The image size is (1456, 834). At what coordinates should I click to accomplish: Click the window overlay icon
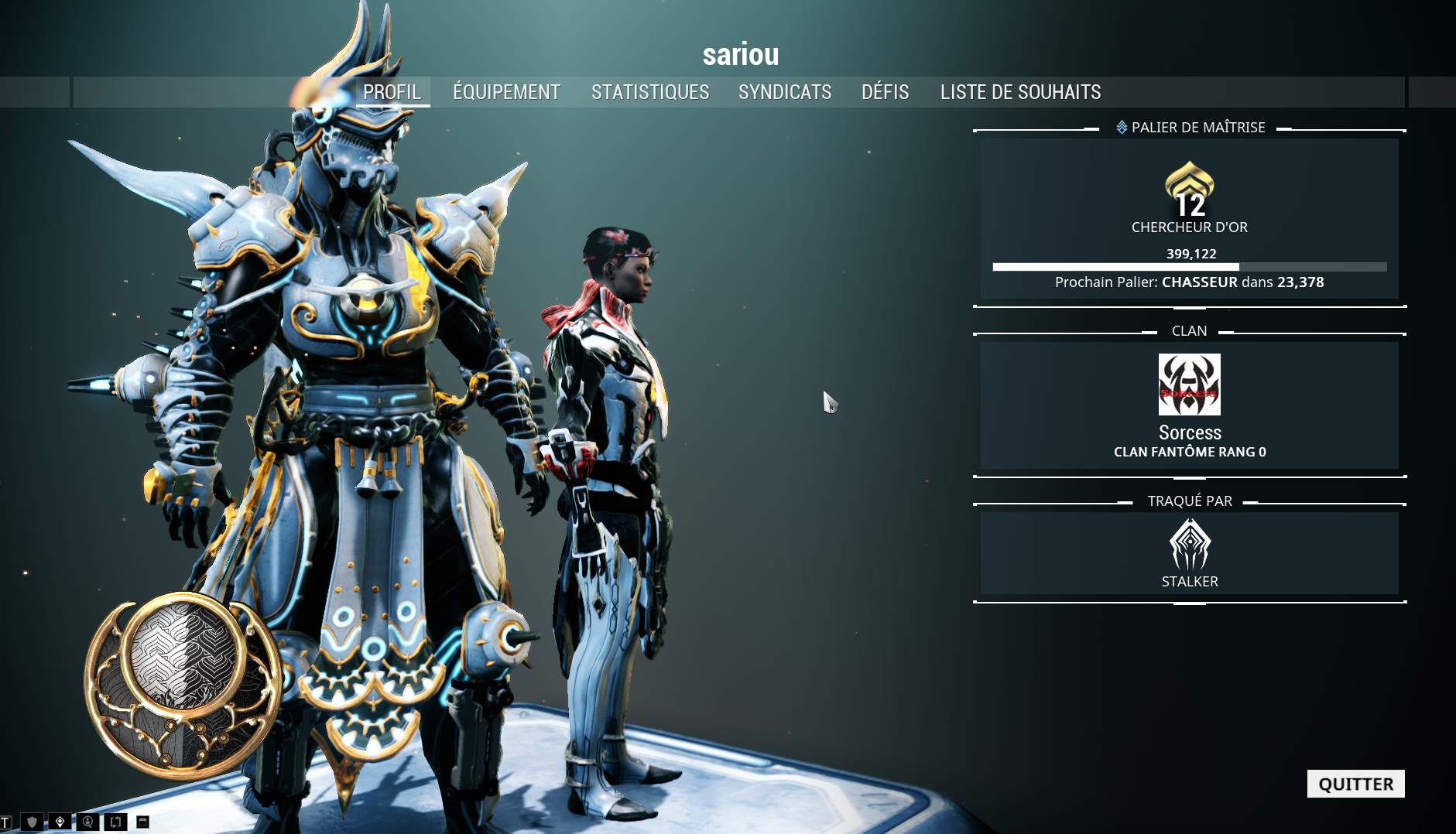click(142, 822)
